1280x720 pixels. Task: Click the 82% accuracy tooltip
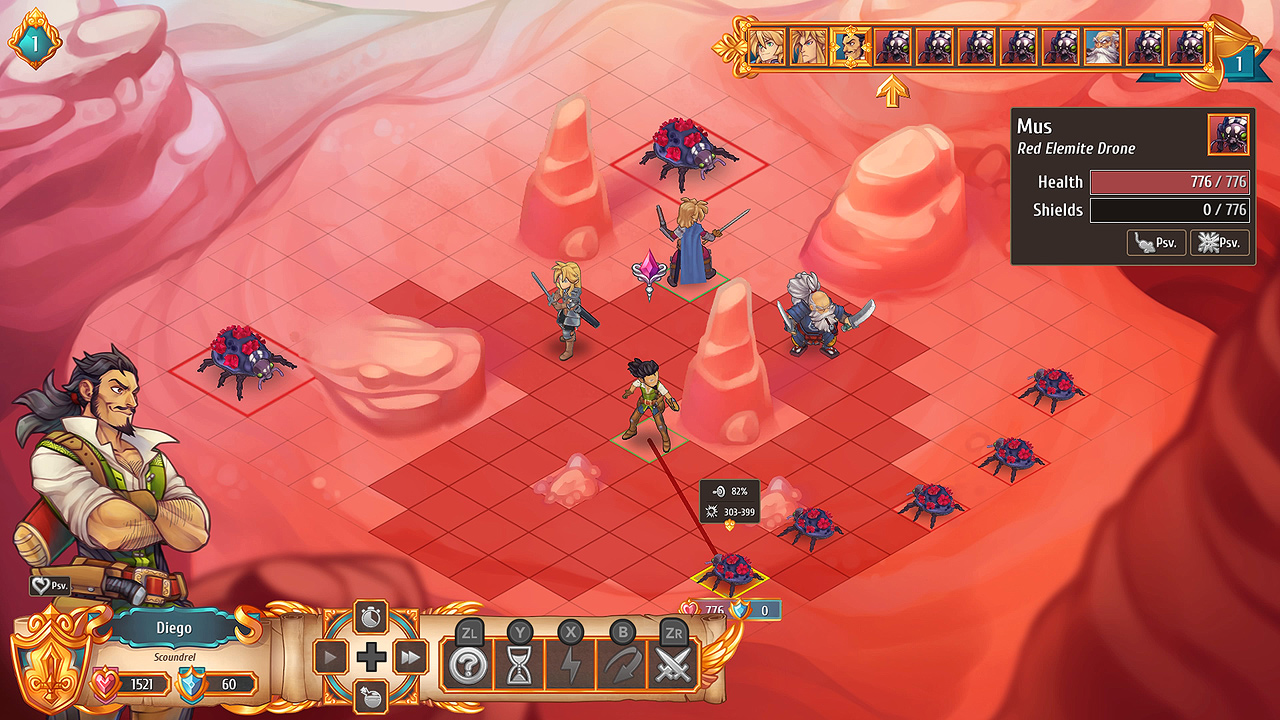tap(729, 491)
